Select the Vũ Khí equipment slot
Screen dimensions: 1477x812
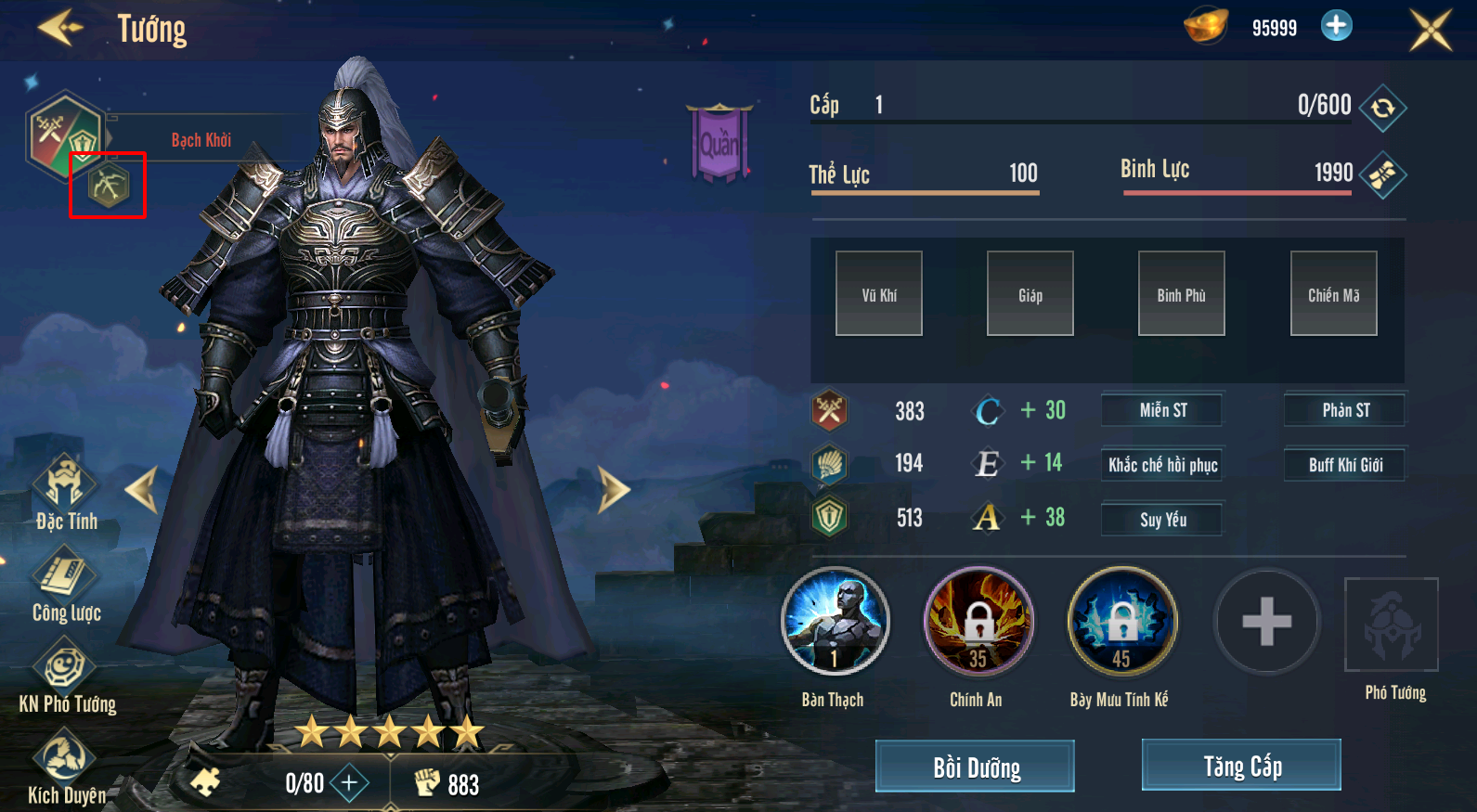pyautogui.click(x=878, y=293)
